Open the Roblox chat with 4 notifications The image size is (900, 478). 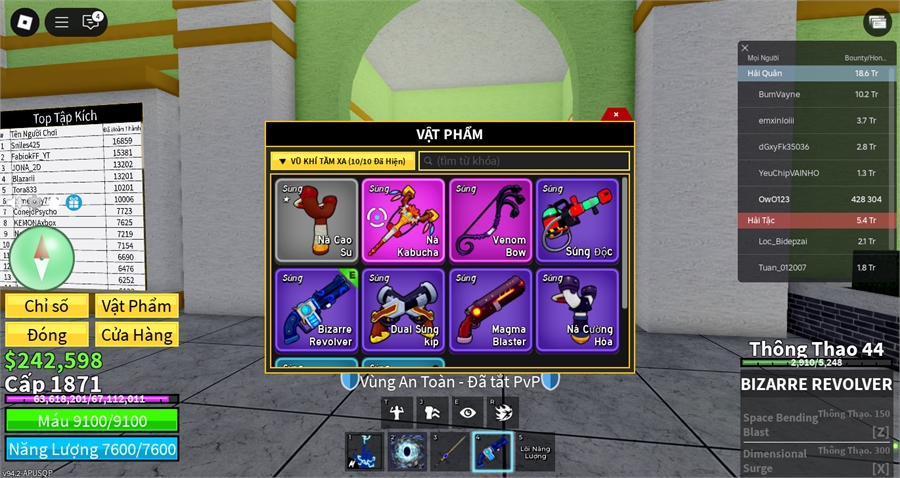coord(92,21)
